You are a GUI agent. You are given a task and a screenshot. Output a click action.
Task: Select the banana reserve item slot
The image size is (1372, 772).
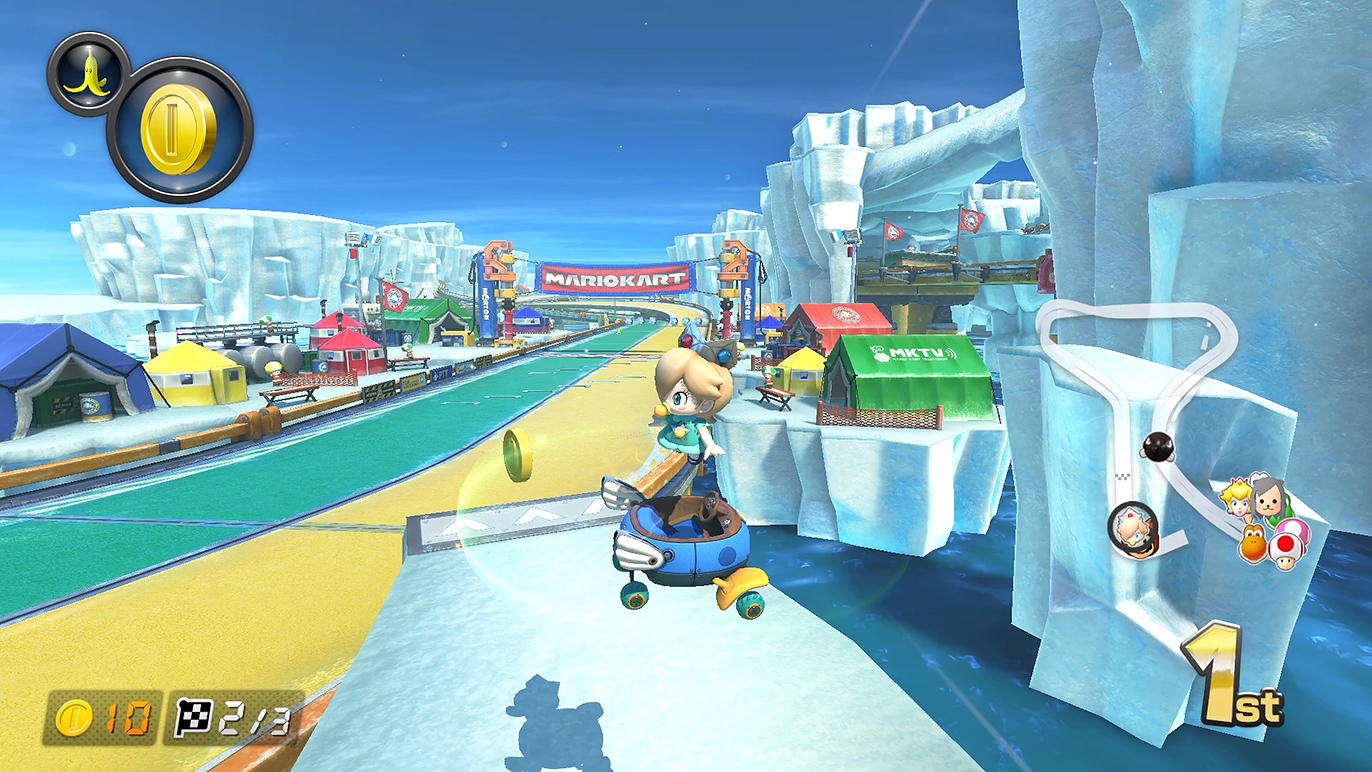click(88, 73)
